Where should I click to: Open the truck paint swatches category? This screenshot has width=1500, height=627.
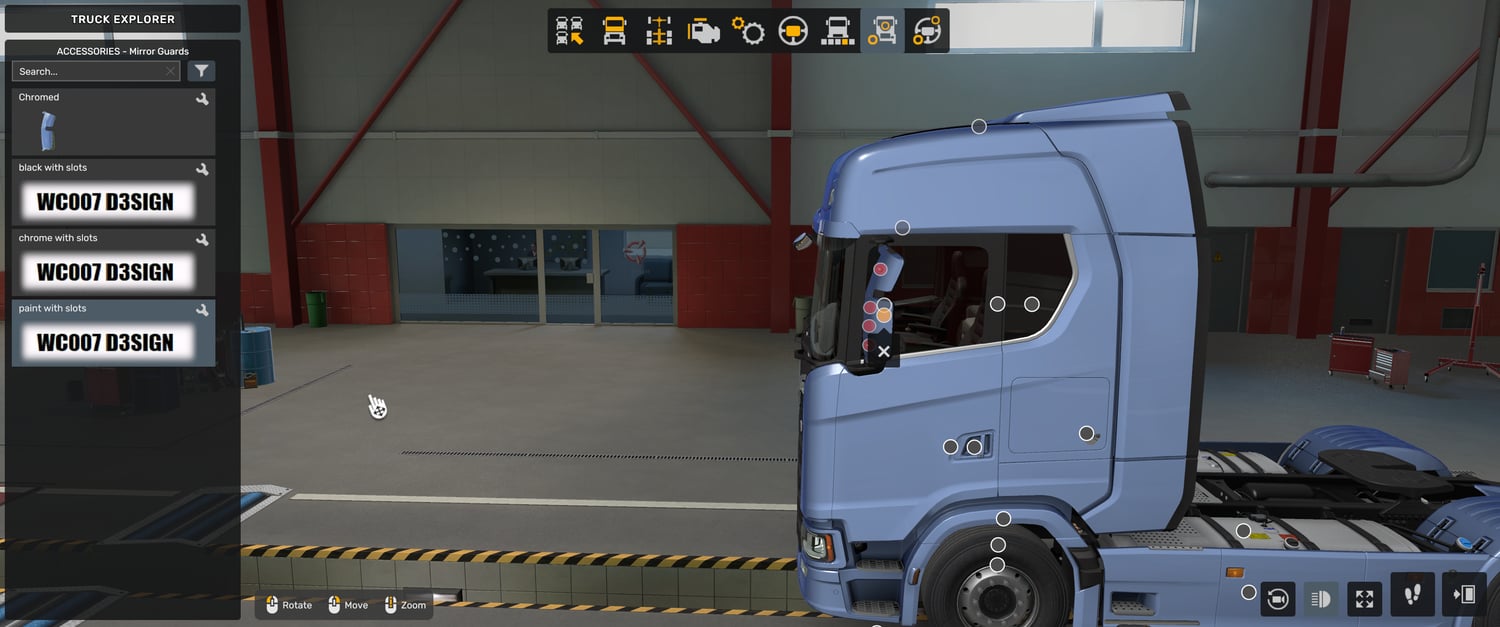point(837,31)
